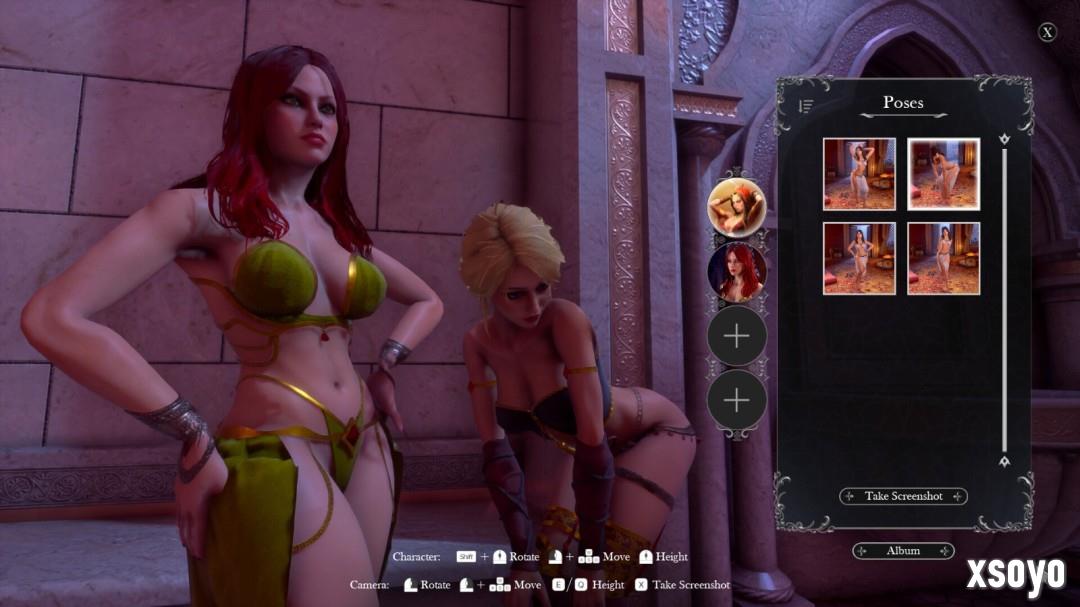The height and width of the screenshot is (607, 1080).
Task: Click the scroll-up arrow of the poses list
Action: (1004, 138)
